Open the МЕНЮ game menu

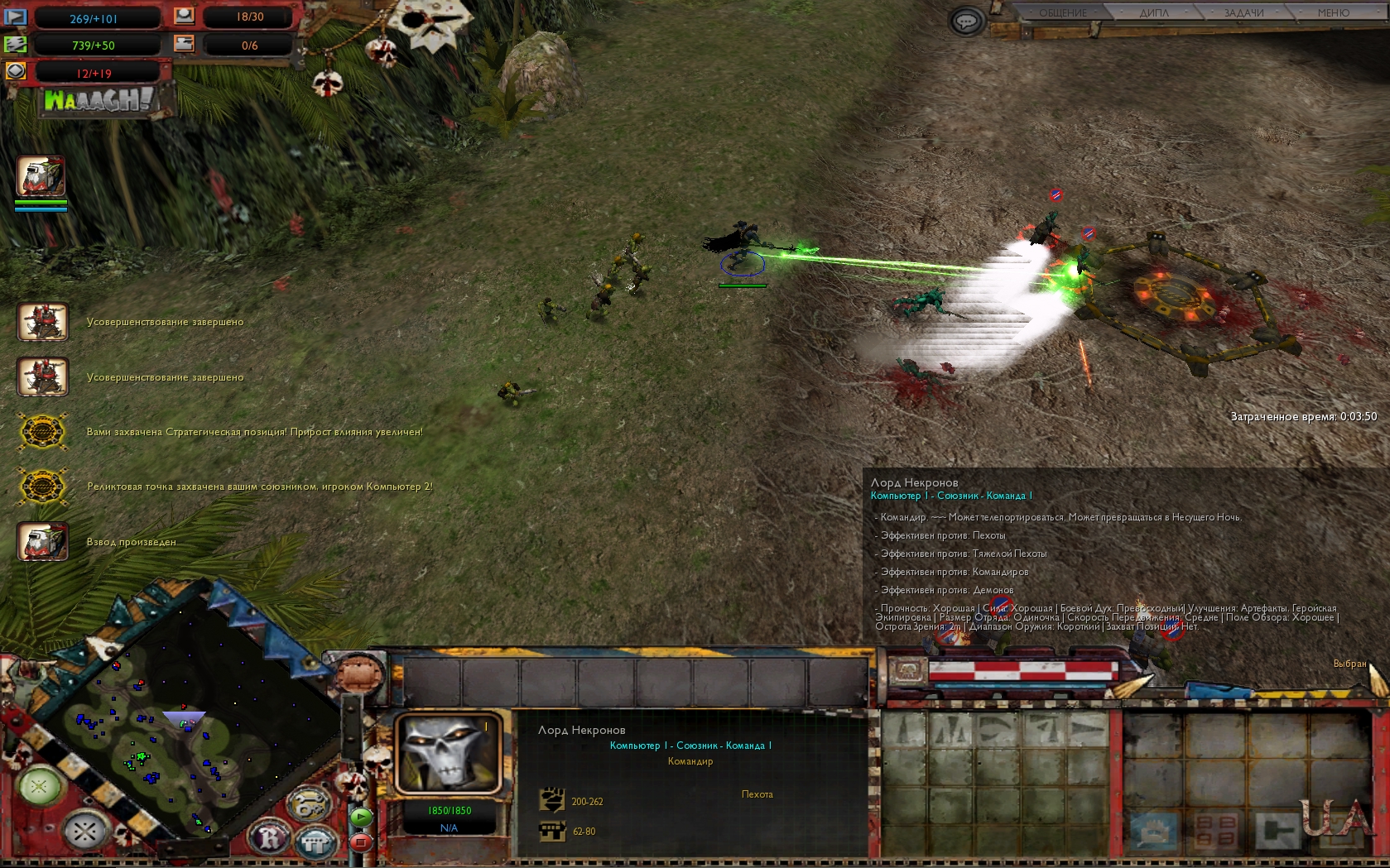(x=1333, y=12)
